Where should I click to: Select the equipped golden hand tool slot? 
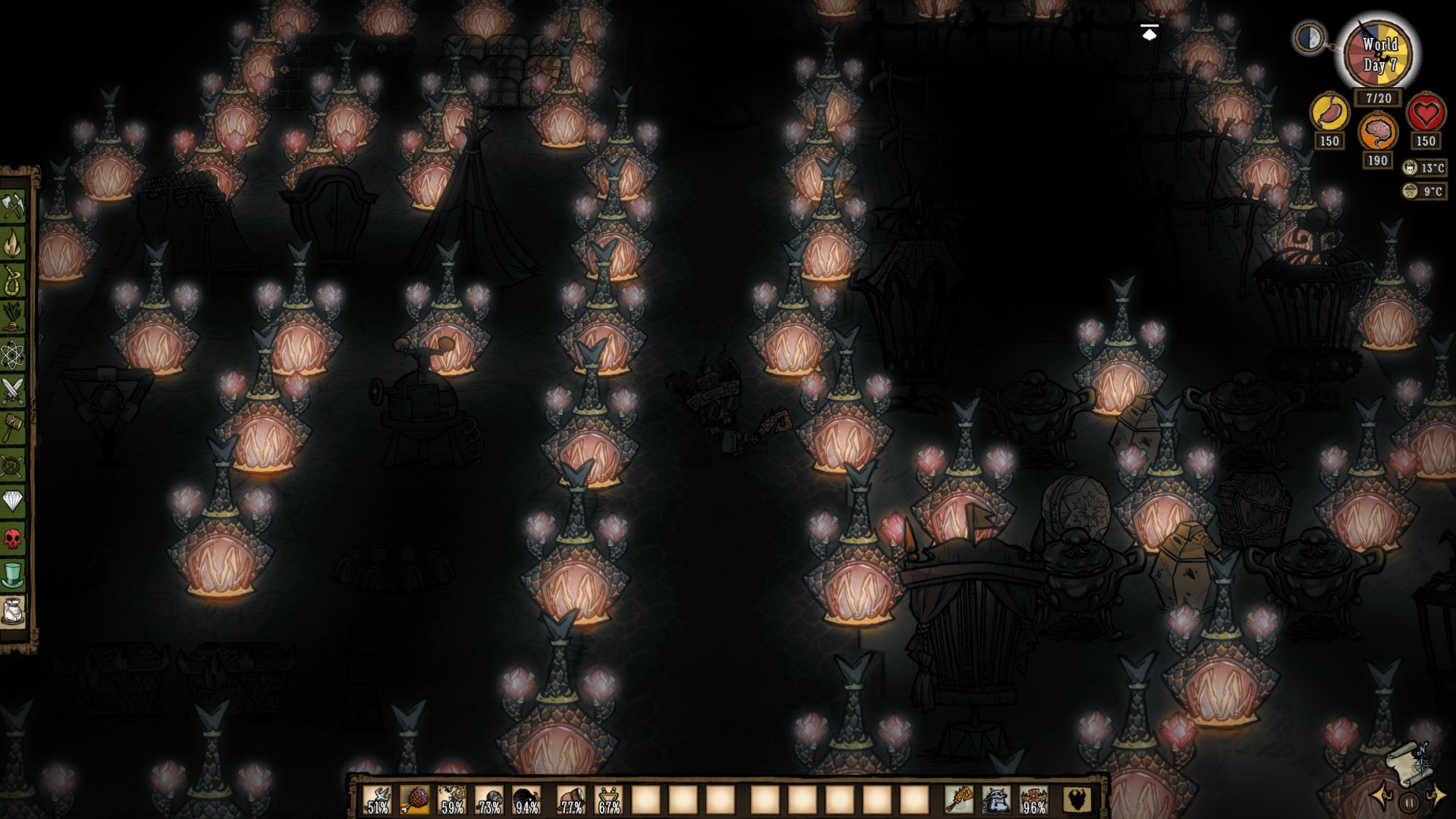(x=959, y=799)
